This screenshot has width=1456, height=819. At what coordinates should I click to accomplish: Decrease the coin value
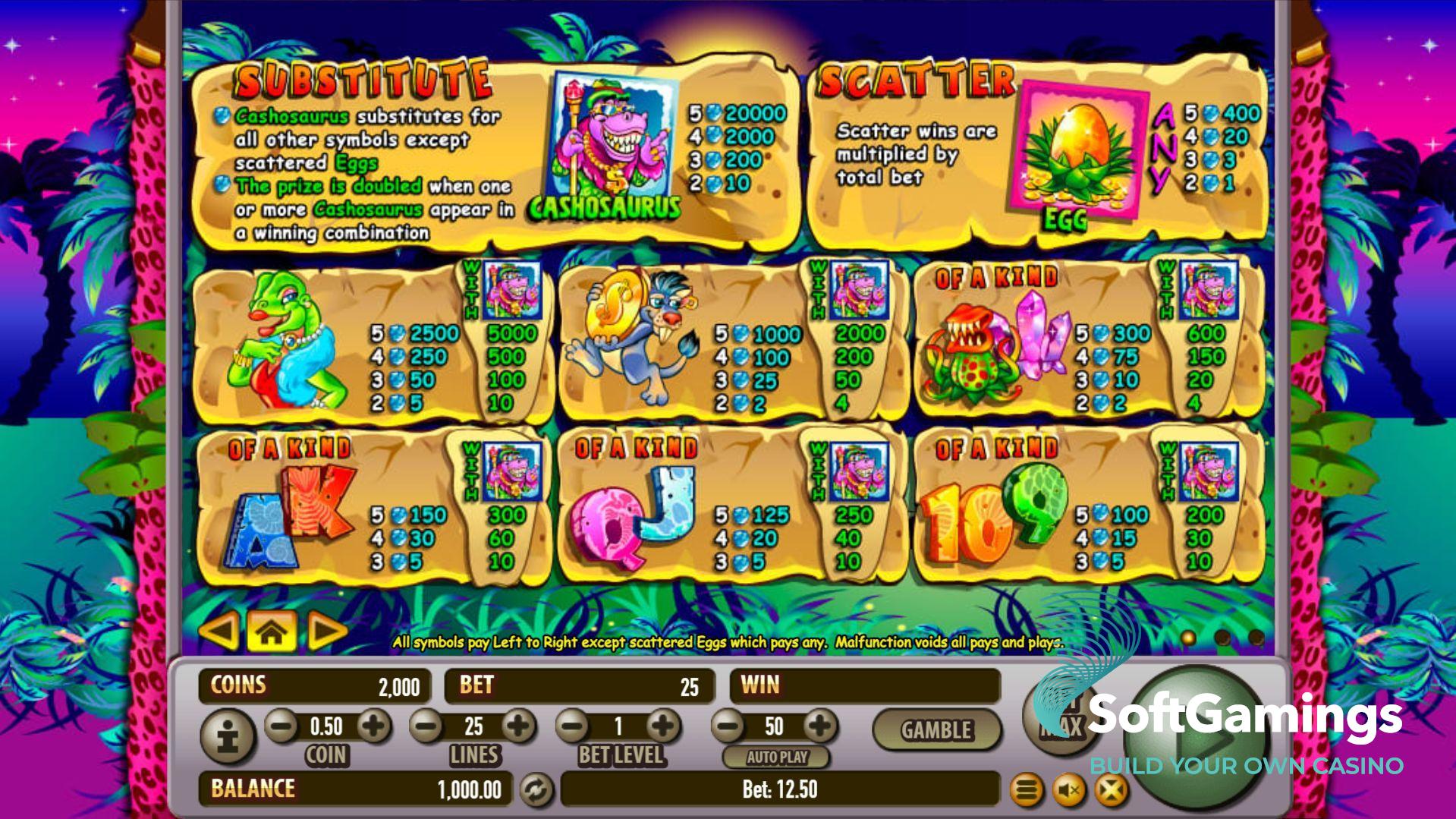coord(281,726)
